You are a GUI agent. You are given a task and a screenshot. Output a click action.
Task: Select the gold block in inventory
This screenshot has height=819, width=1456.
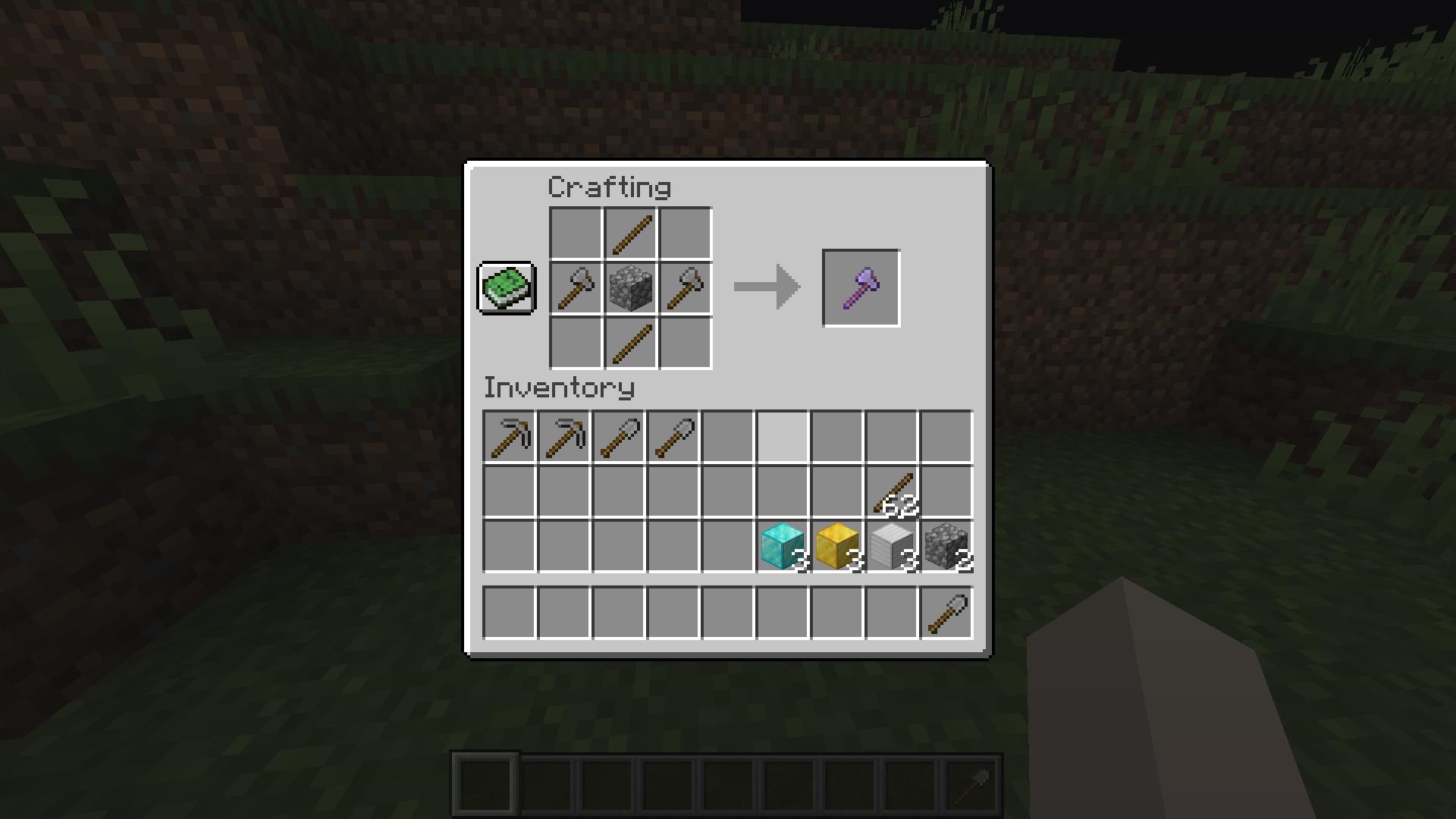836,544
